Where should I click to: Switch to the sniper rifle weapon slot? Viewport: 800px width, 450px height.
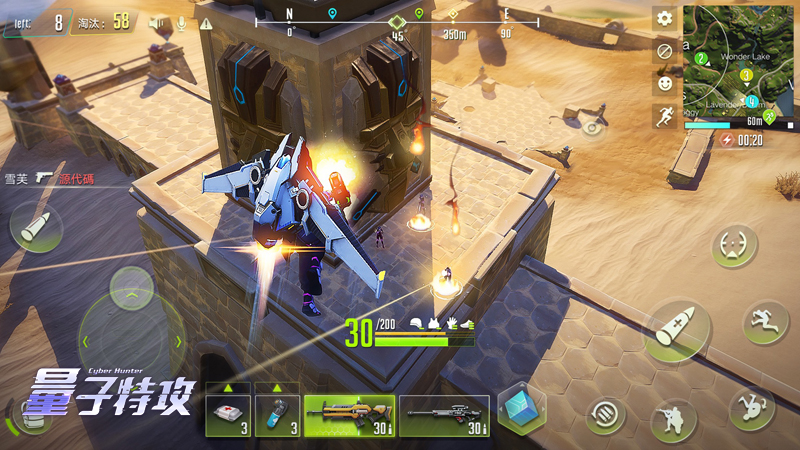444,415
